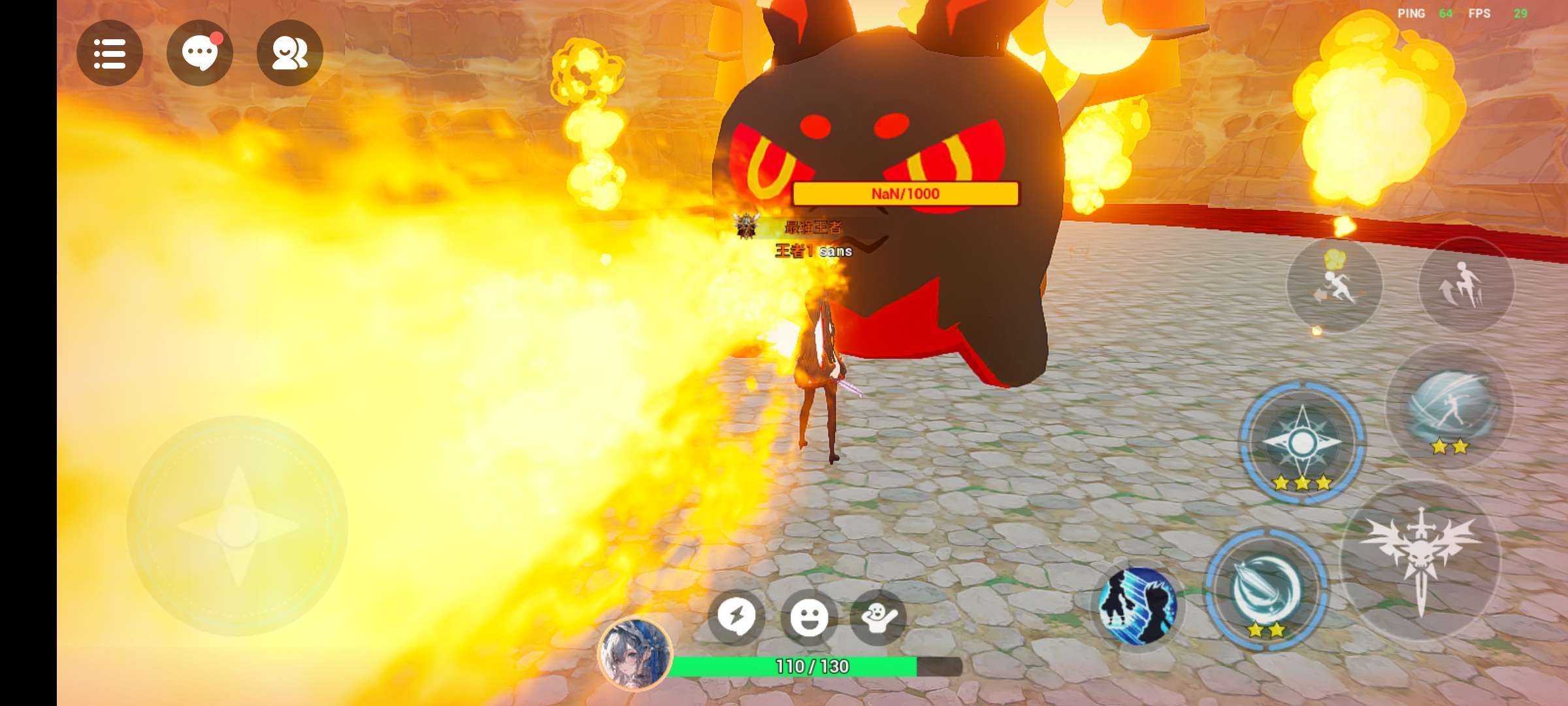The height and width of the screenshot is (706, 1568).
Task: Tap the jump button with up arrows
Action: [1465, 286]
